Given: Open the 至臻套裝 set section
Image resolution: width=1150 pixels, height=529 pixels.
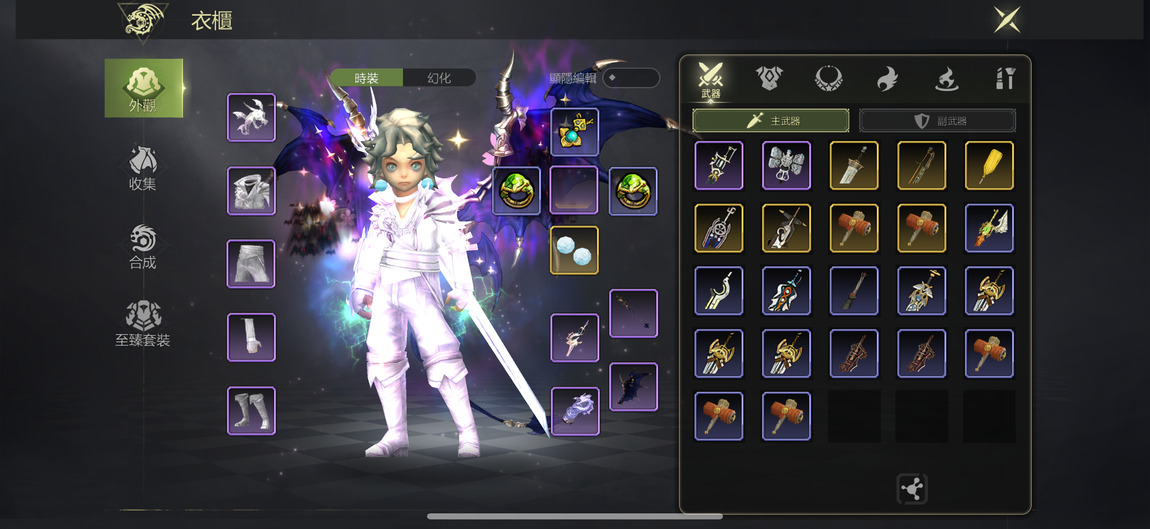Looking at the screenshot, I should click(x=142, y=324).
